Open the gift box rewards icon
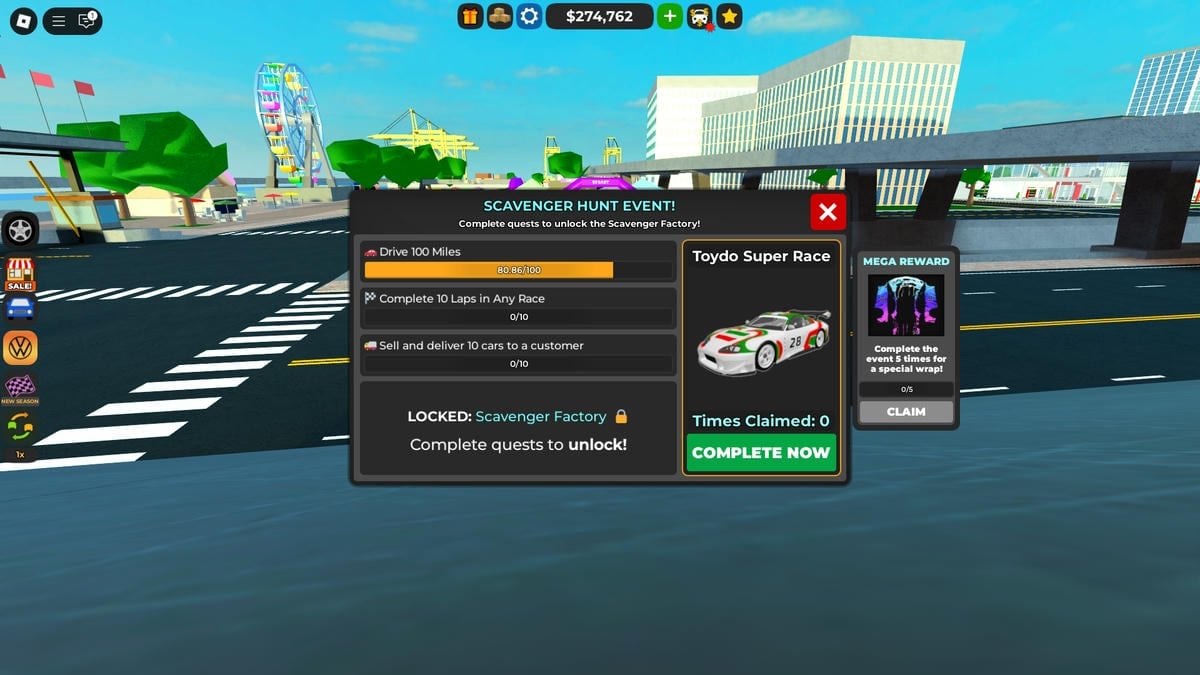This screenshot has height=675, width=1200. pyautogui.click(x=471, y=16)
